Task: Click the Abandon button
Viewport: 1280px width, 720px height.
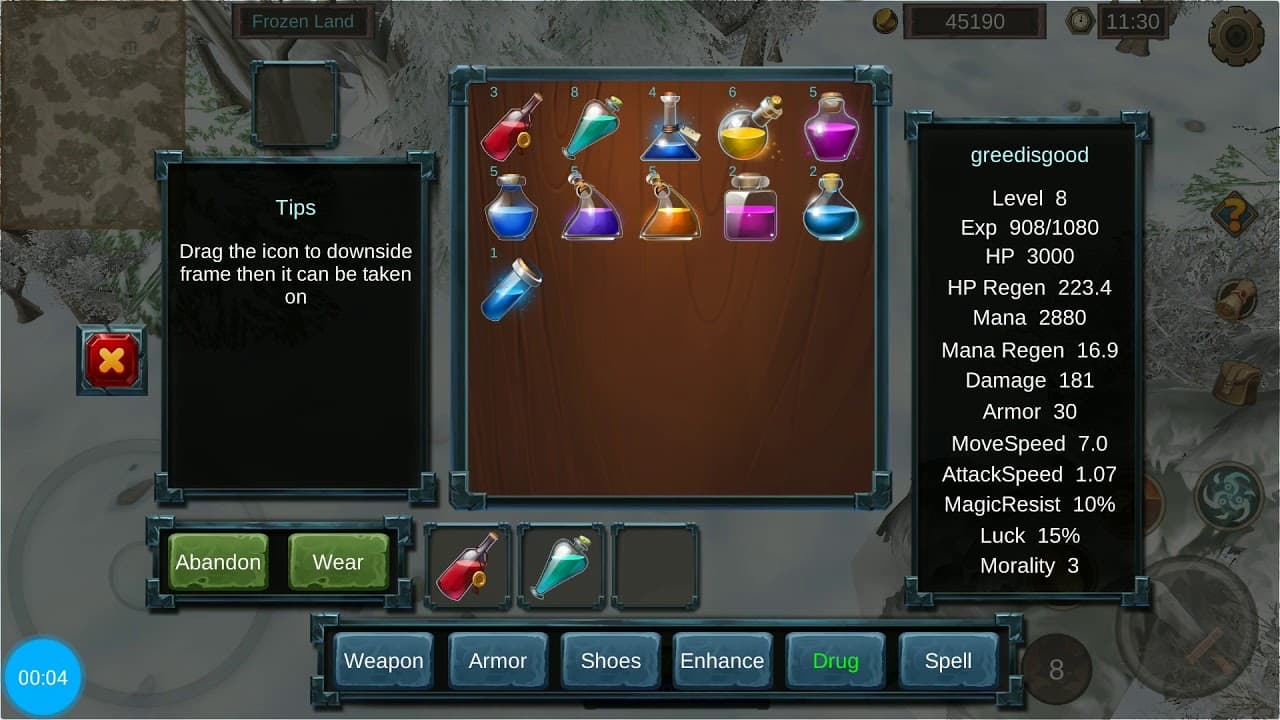Action: point(218,562)
